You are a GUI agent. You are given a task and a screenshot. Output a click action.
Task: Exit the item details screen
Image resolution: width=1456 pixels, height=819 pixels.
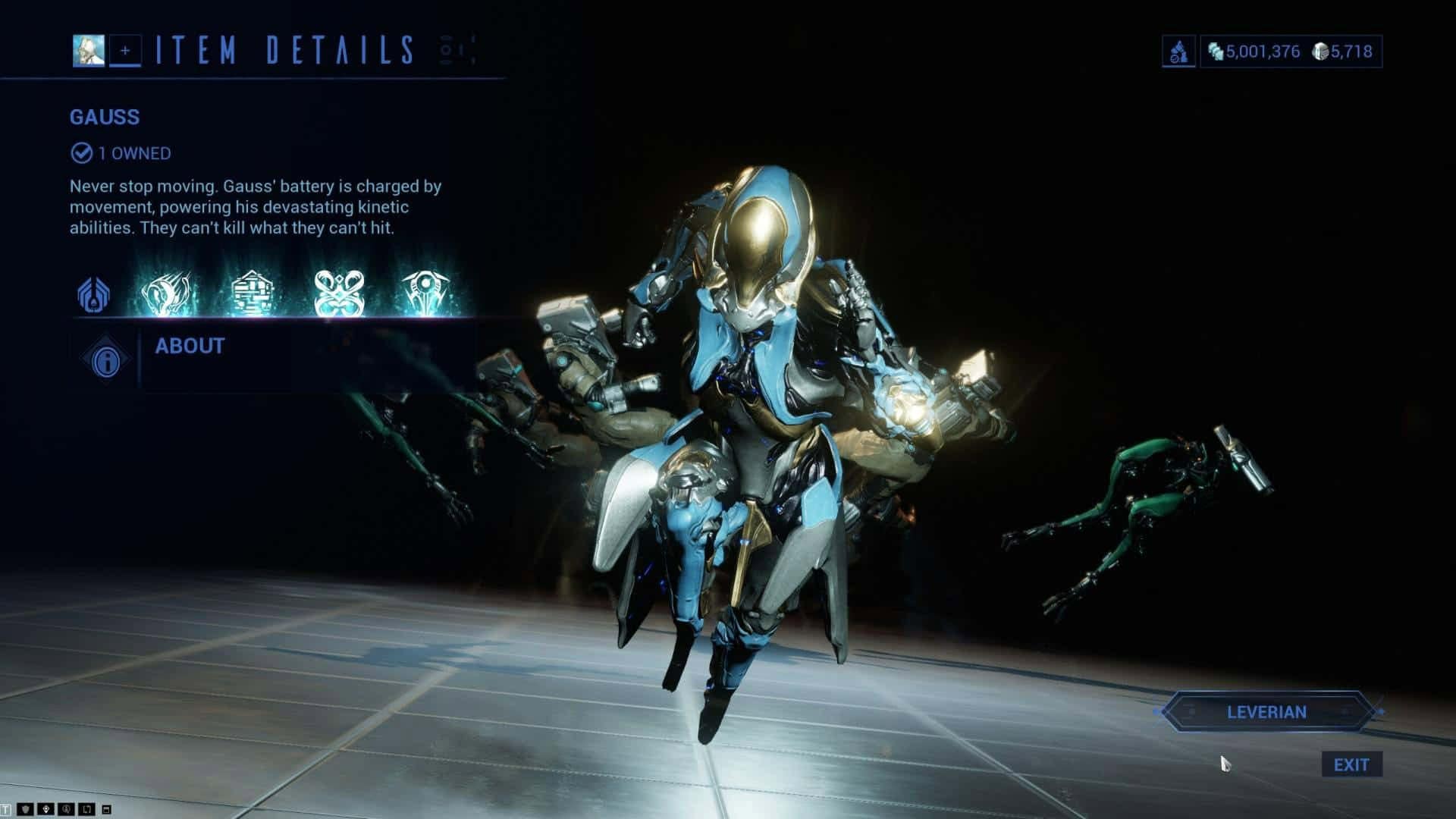(1351, 764)
